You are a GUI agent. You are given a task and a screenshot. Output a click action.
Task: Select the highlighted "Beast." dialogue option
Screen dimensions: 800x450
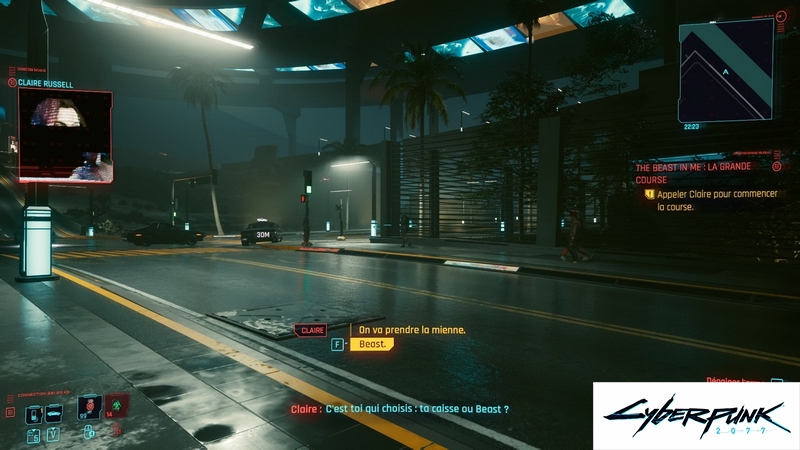372,344
